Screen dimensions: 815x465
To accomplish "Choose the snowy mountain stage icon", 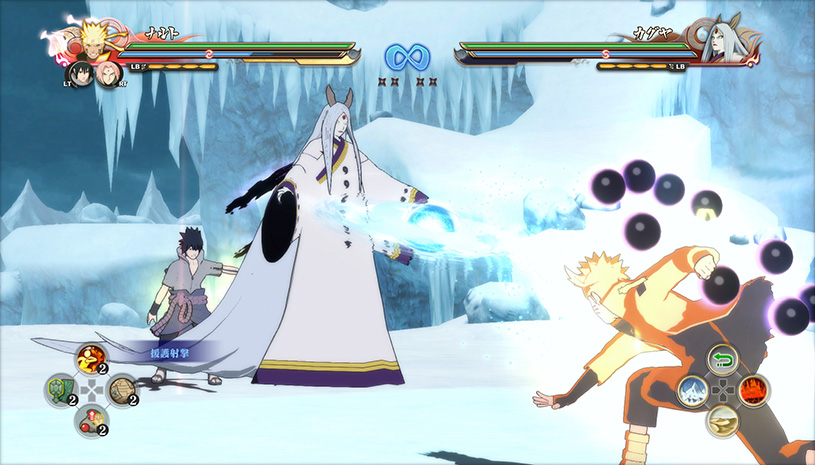I will 693,390.
